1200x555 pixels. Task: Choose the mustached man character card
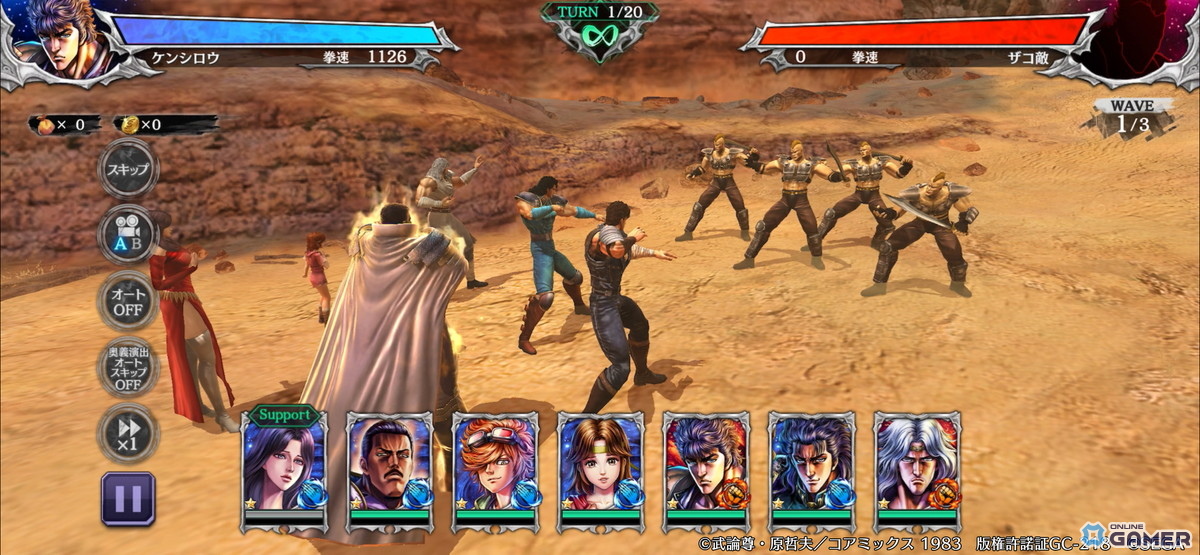390,465
